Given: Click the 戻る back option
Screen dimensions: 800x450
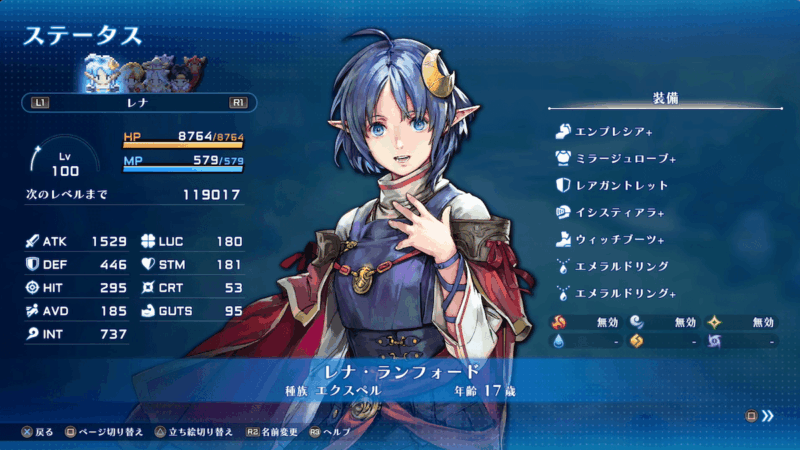Looking at the screenshot, I should pos(38,432).
